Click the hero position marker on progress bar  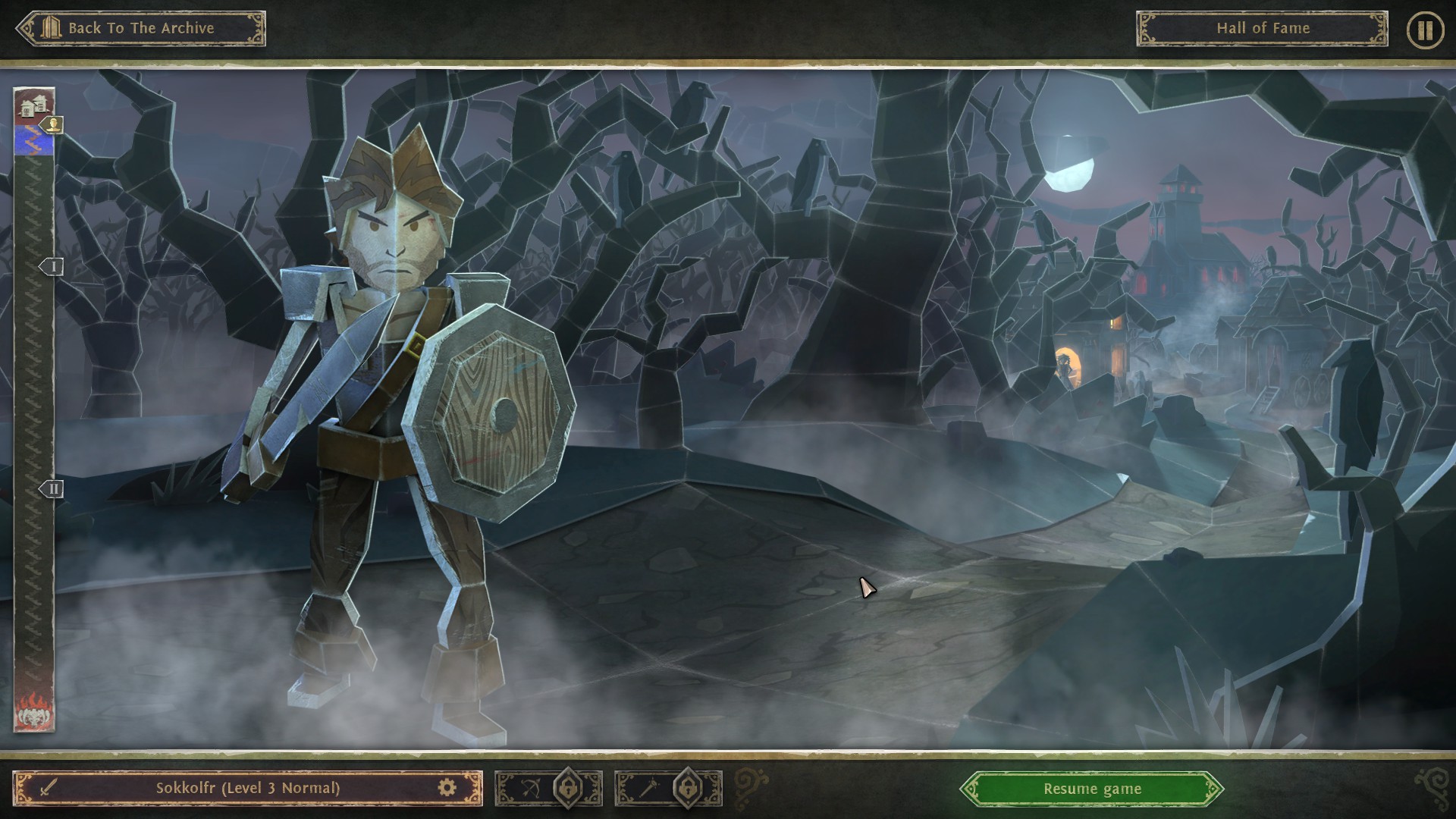(x=52, y=124)
